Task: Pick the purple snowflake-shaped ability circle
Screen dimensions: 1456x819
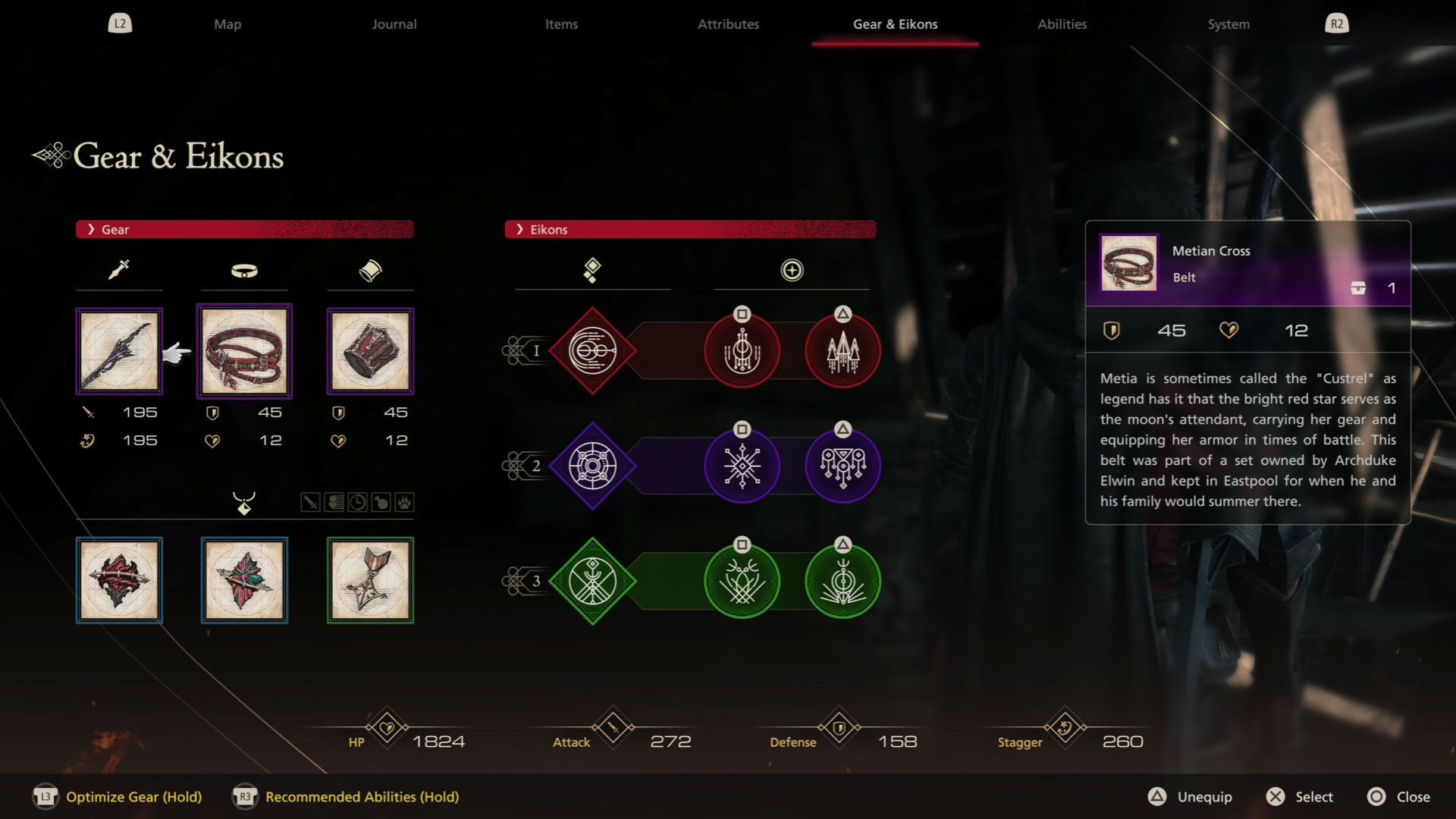Action: [742, 466]
